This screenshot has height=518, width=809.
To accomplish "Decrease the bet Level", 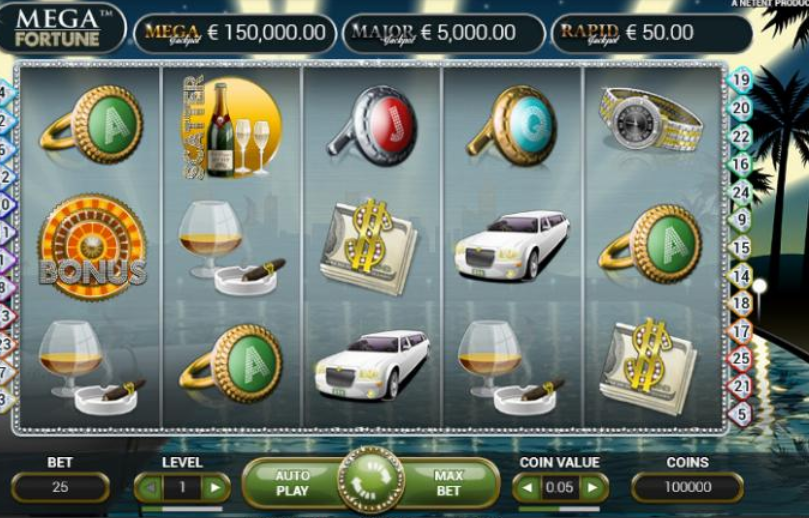I will 150,488.
